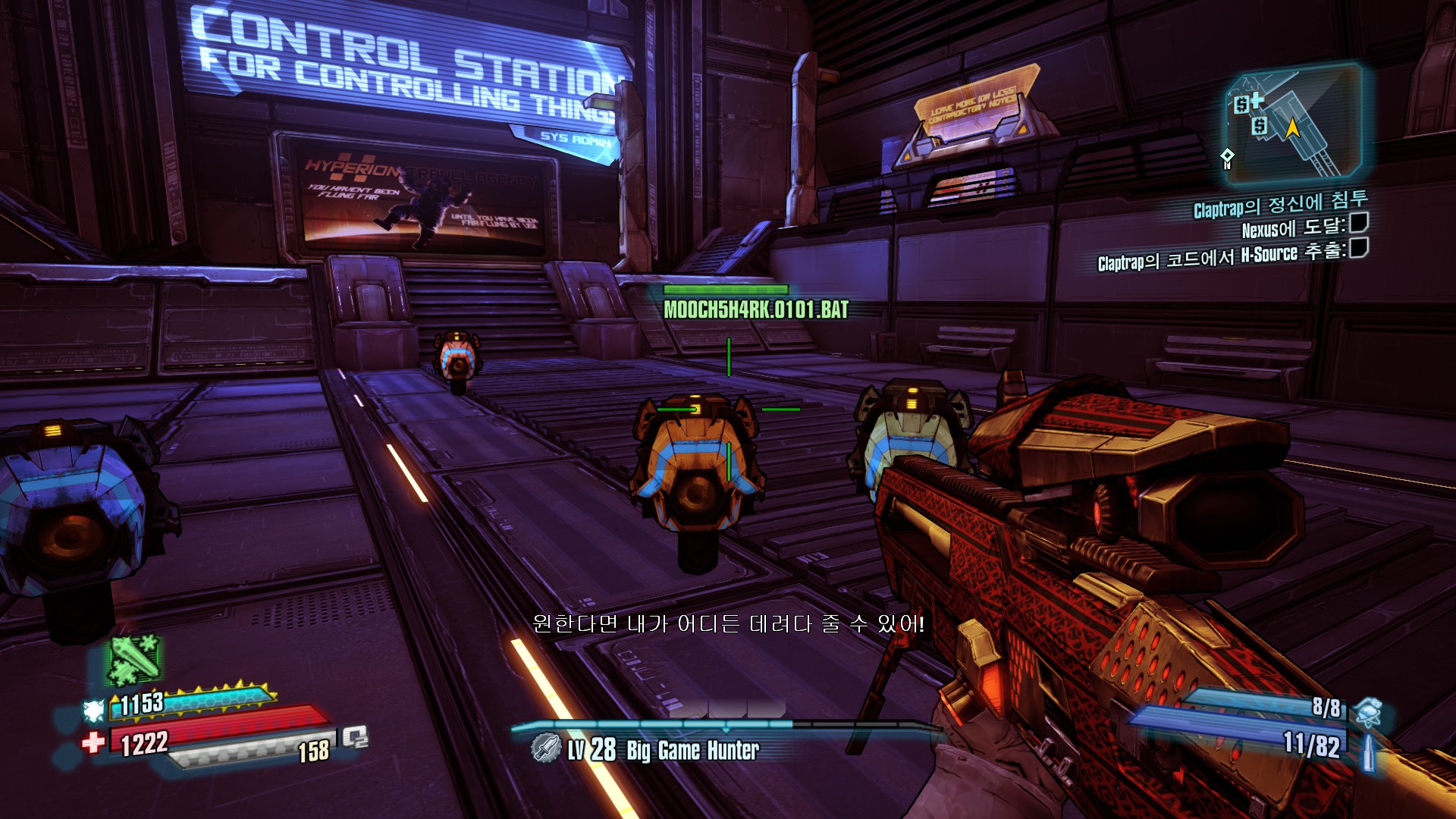
Task: Click the diamond objective waypoint marker
Action: [1227, 158]
